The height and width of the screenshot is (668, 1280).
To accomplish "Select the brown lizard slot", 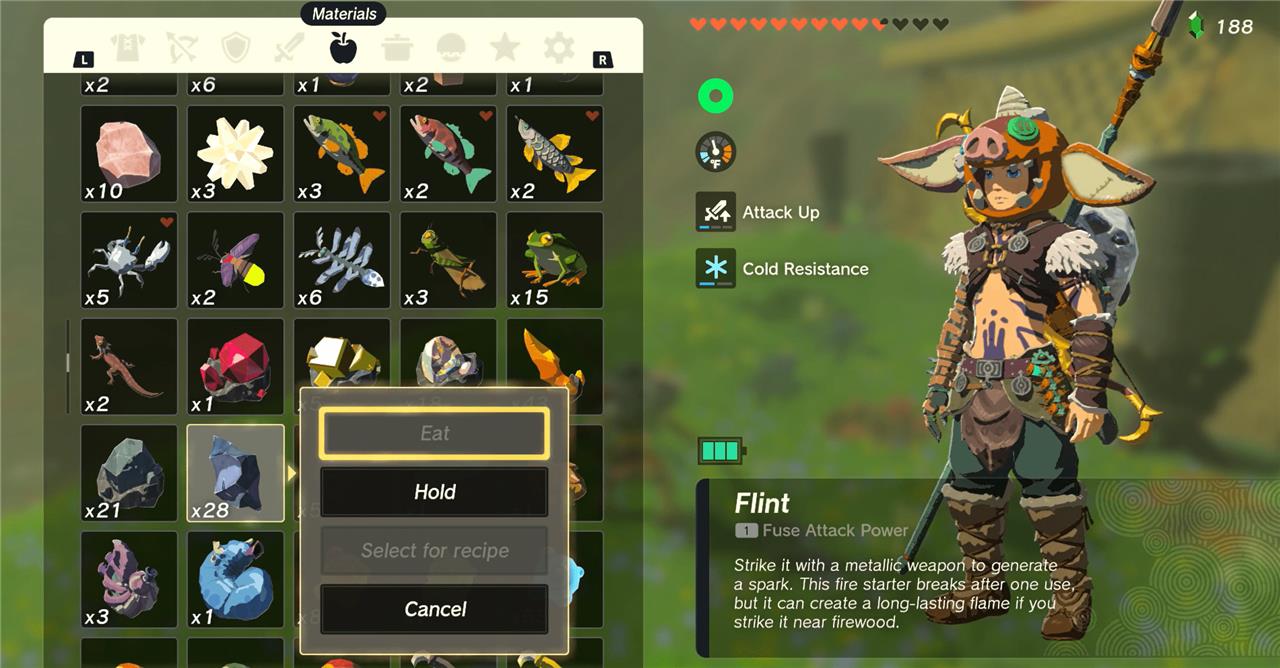I will tap(129, 366).
